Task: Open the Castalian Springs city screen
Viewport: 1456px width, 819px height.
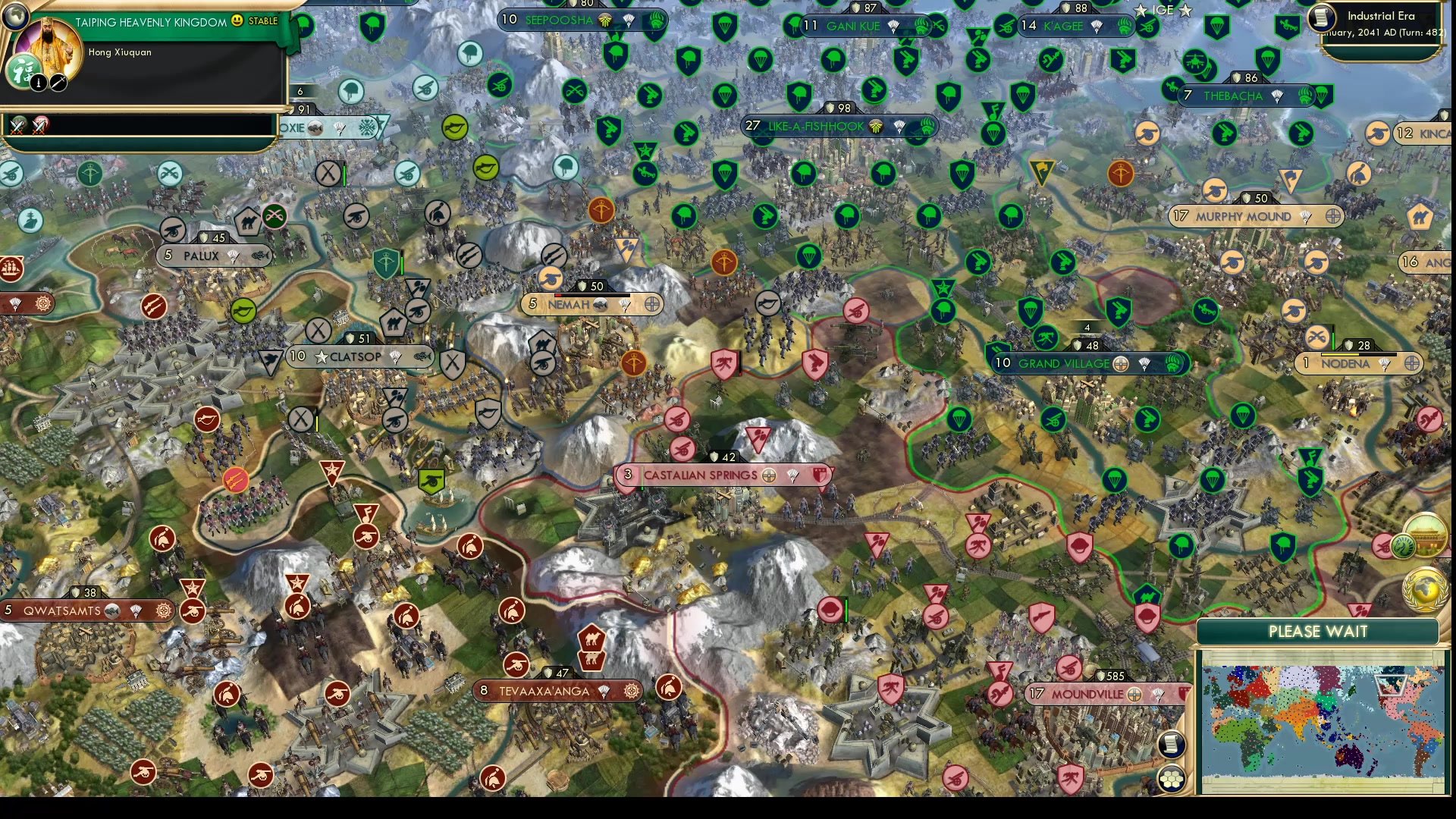Action: point(699,474)
